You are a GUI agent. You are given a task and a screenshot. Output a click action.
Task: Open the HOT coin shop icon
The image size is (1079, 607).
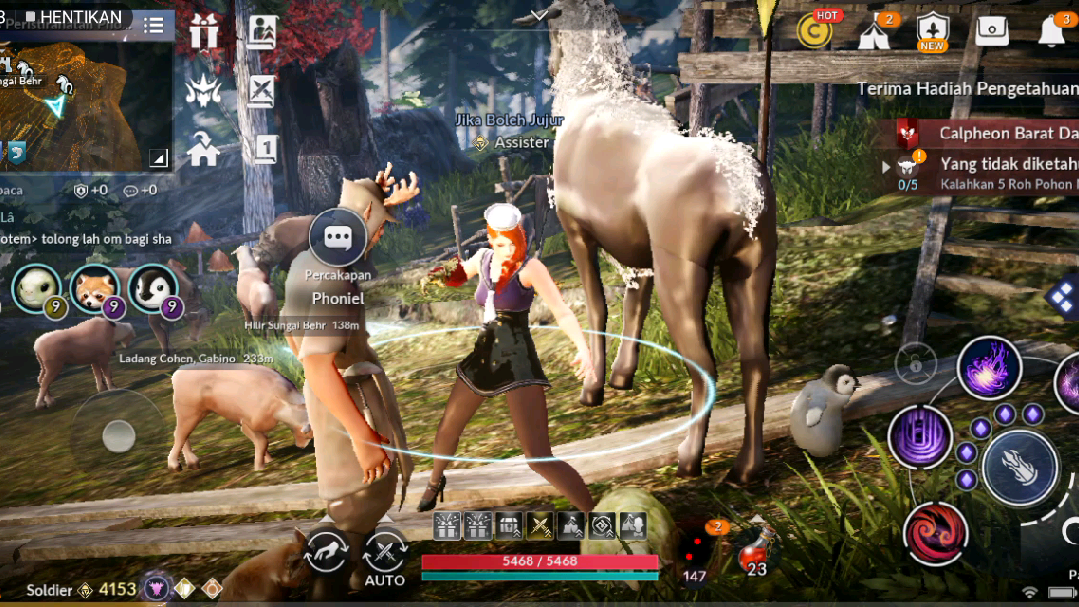[816, 30]
